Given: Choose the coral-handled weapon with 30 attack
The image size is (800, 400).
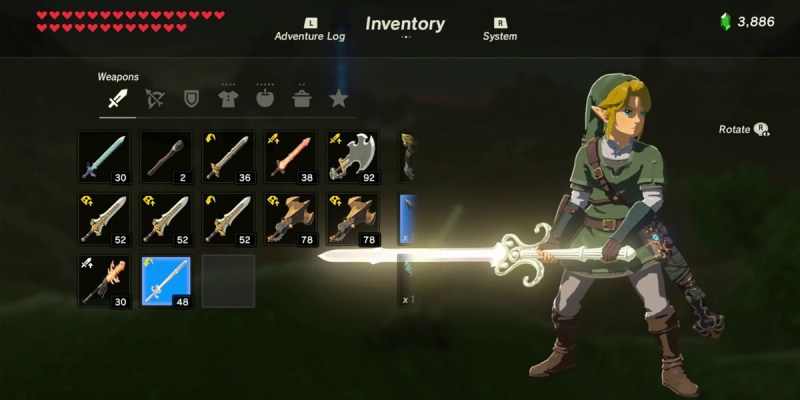Looking at the screenshot, I should pos(104,281).
